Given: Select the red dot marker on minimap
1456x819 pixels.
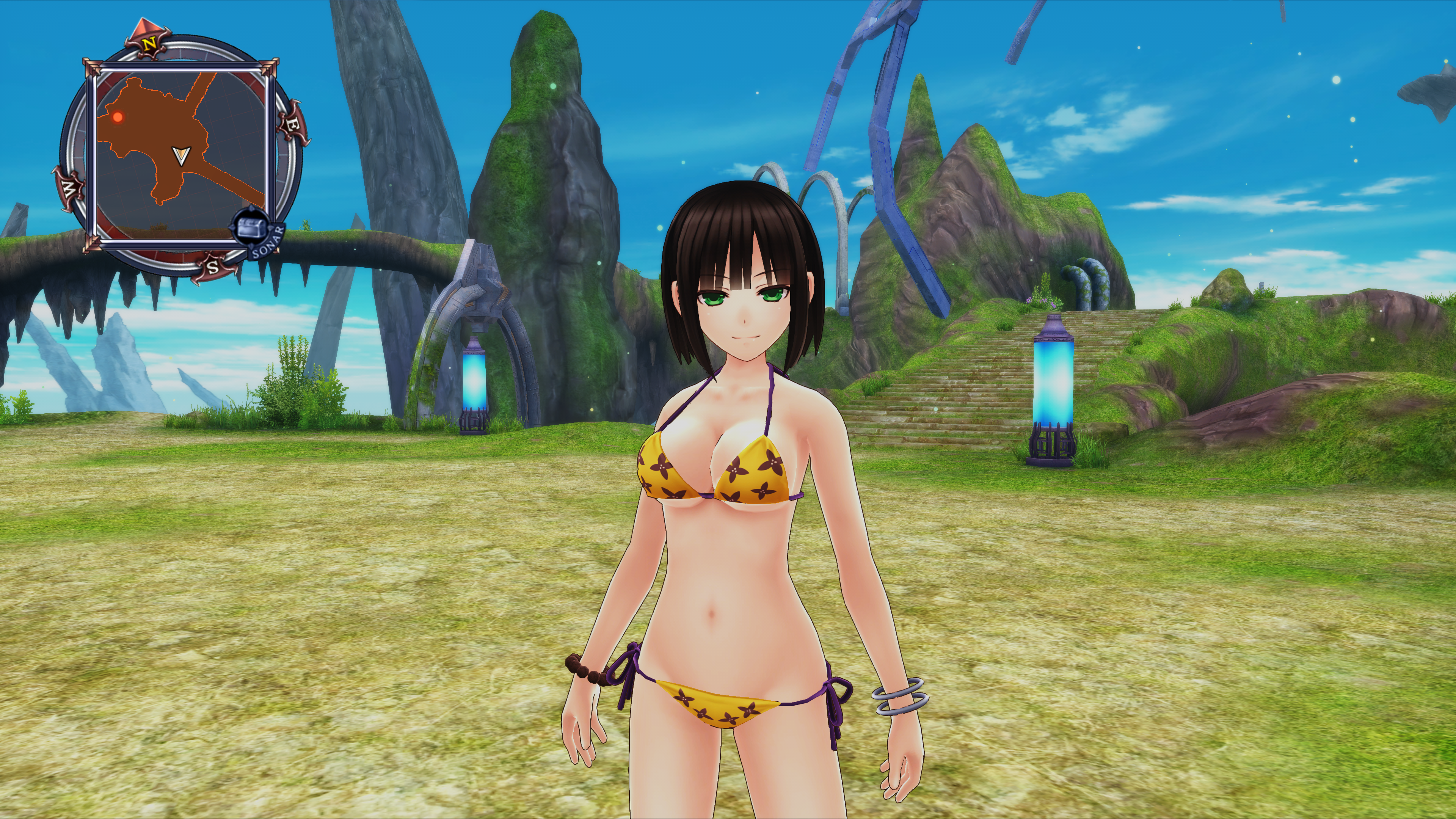Looking at the screenshot, I should (118, 117).
